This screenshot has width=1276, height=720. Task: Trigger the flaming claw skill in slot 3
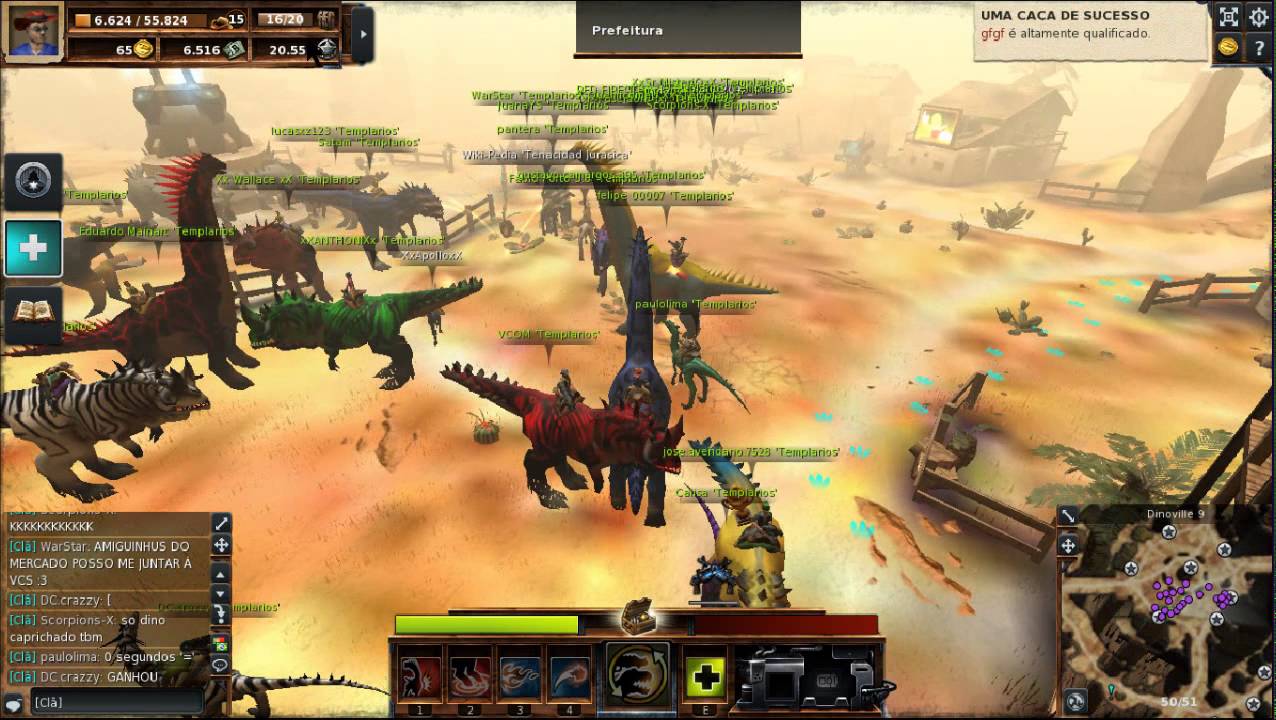[x=519, y=677]
